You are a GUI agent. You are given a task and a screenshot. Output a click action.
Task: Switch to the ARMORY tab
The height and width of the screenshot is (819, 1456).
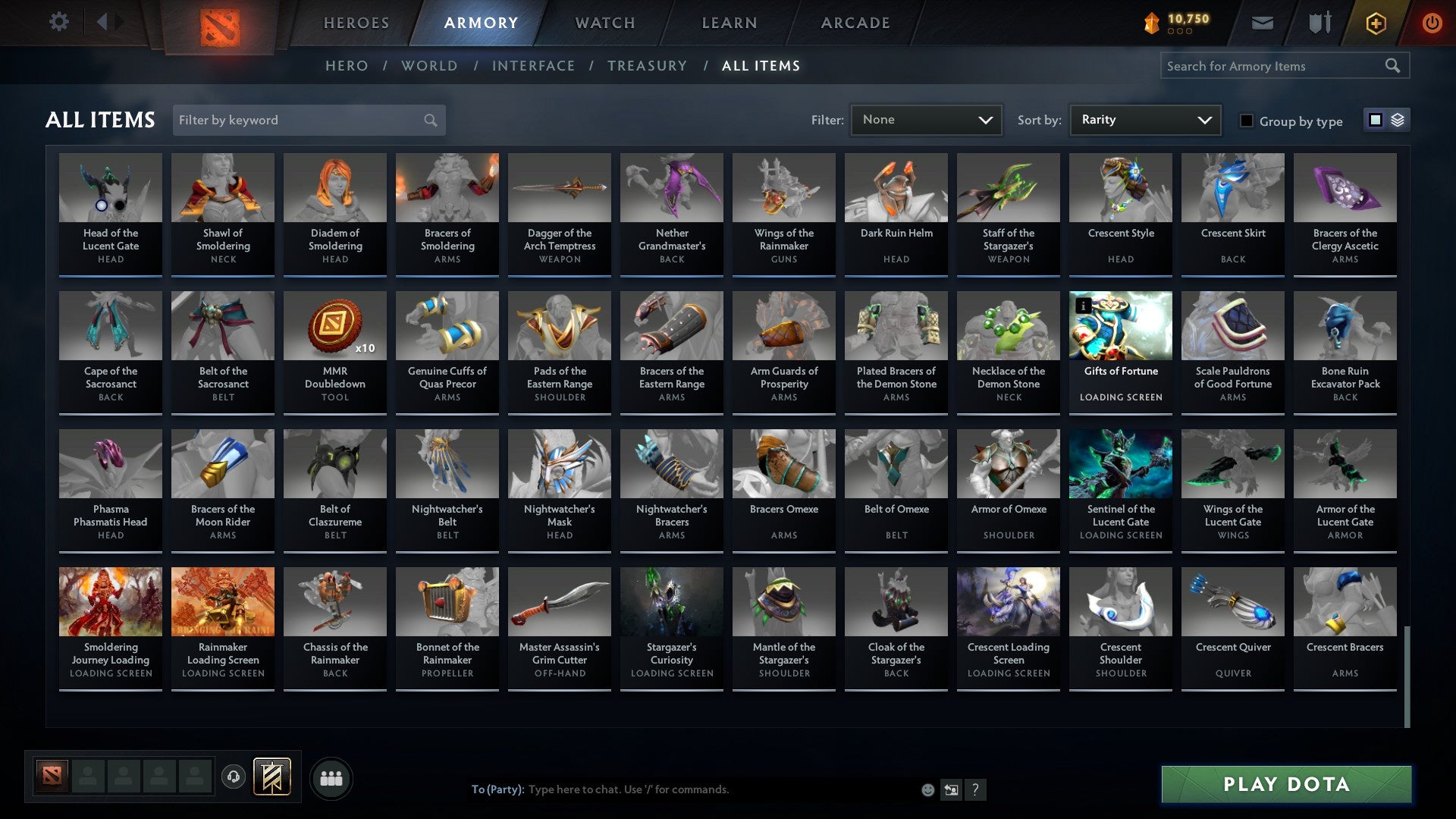tap(479, 23)
